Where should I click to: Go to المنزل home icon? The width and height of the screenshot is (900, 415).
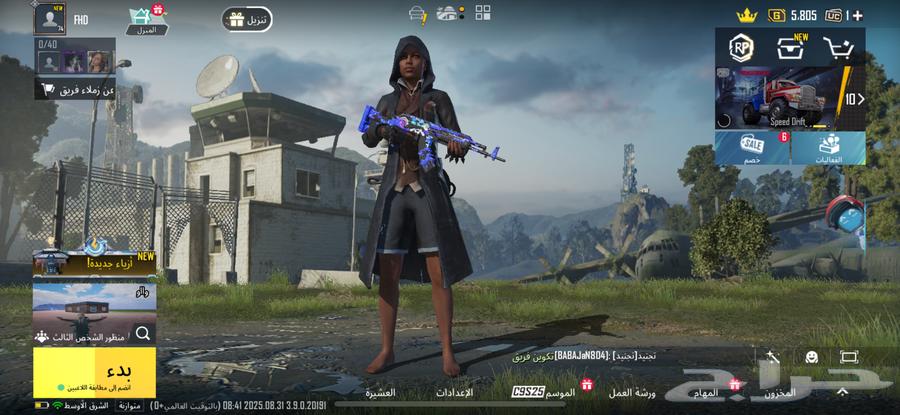tap(147, 19)
